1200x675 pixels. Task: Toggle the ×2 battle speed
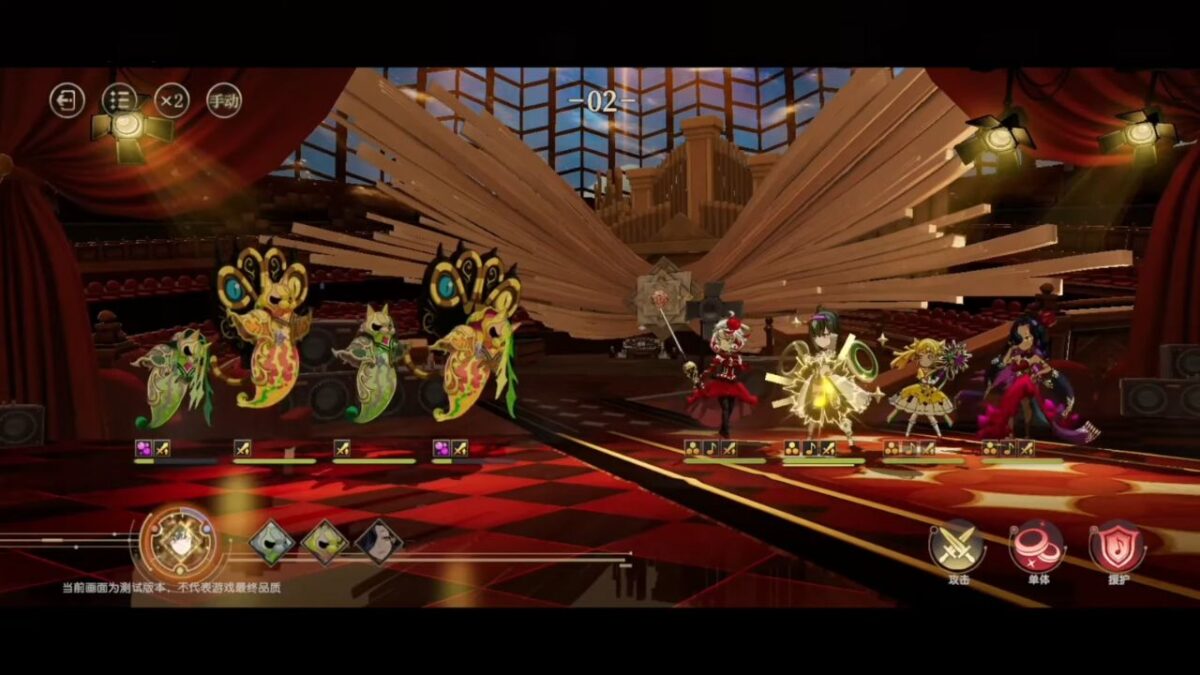coord(172,100)
